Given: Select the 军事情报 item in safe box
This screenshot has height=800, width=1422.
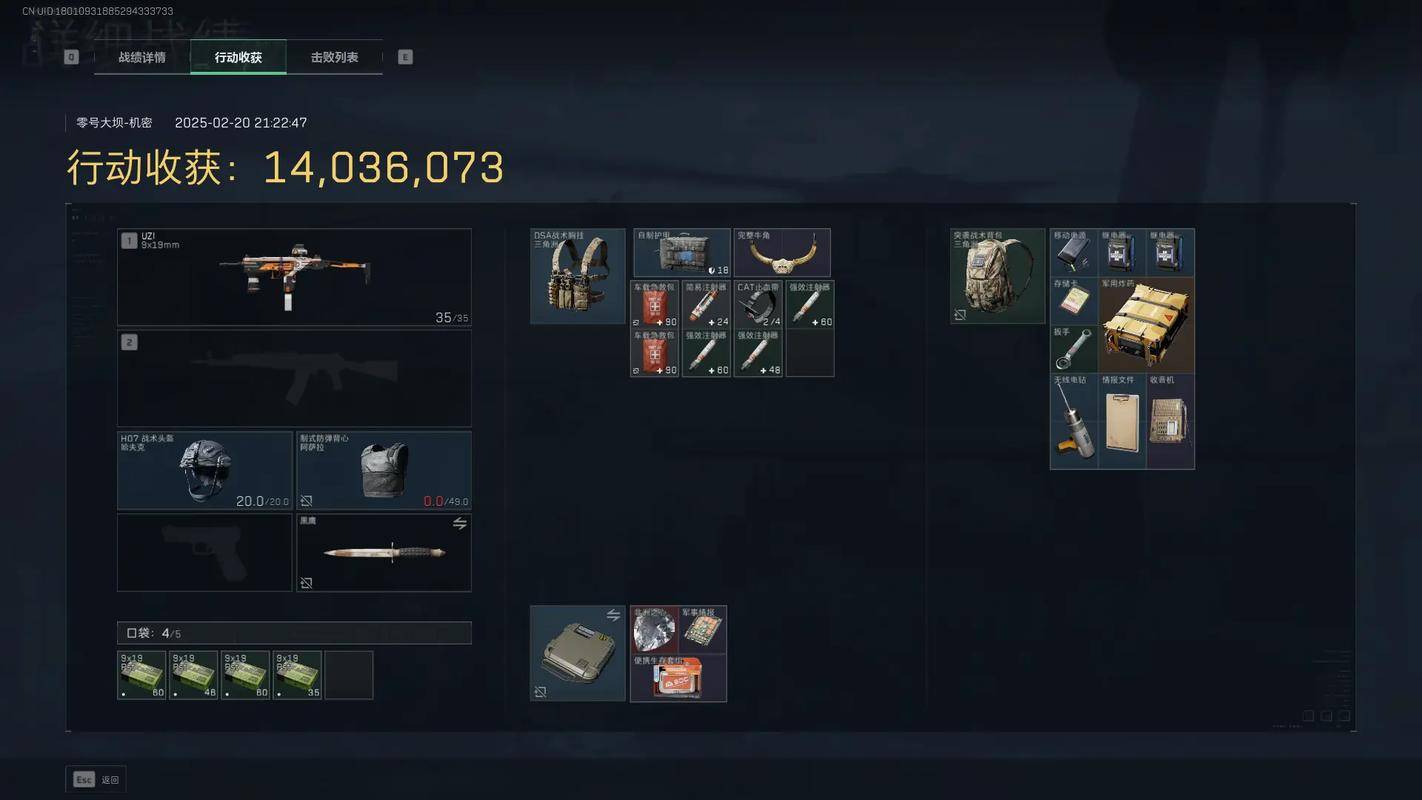Looking at the screenshot, I should click(703, 629).
